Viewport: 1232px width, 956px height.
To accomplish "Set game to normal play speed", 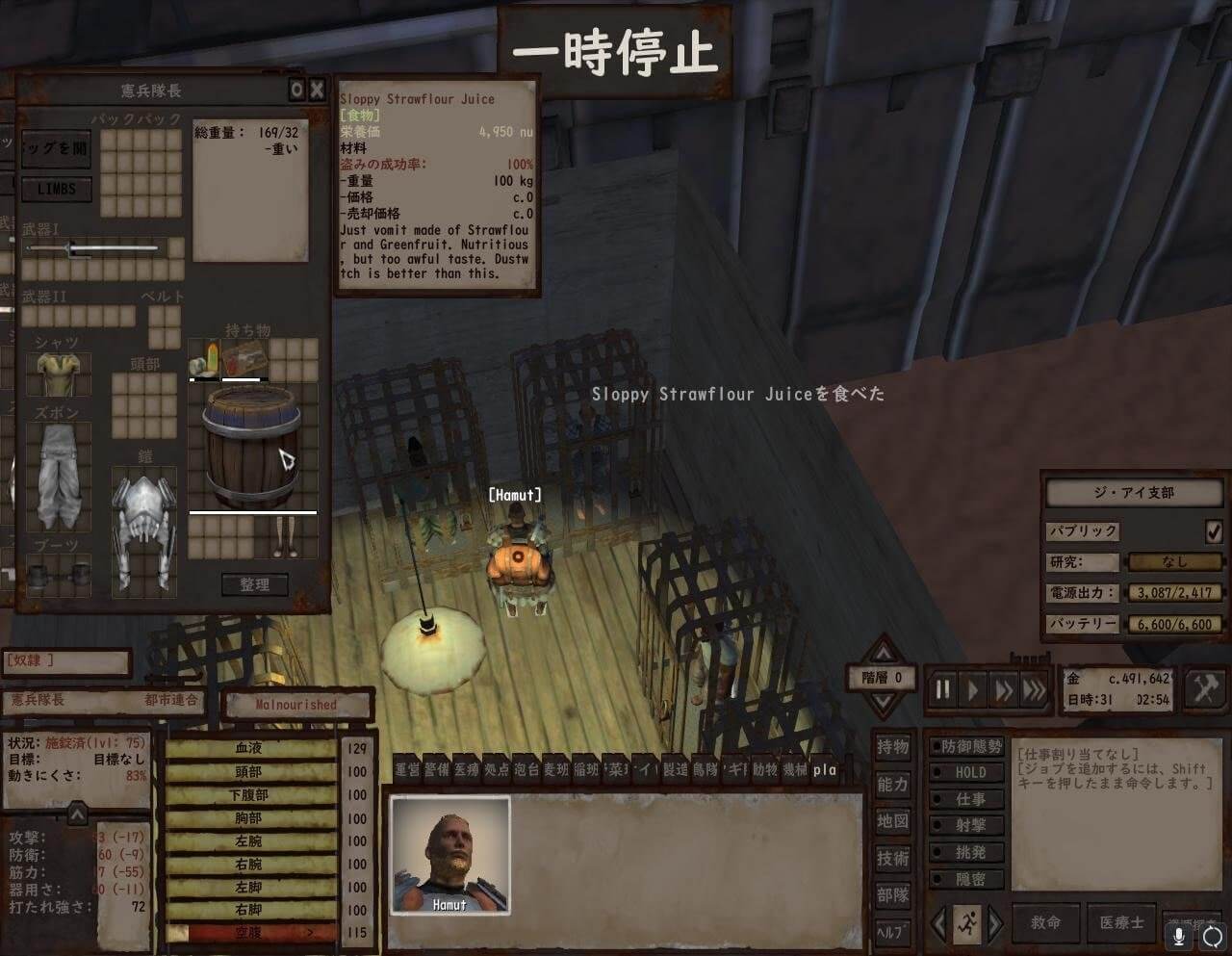I will [973, 689].
